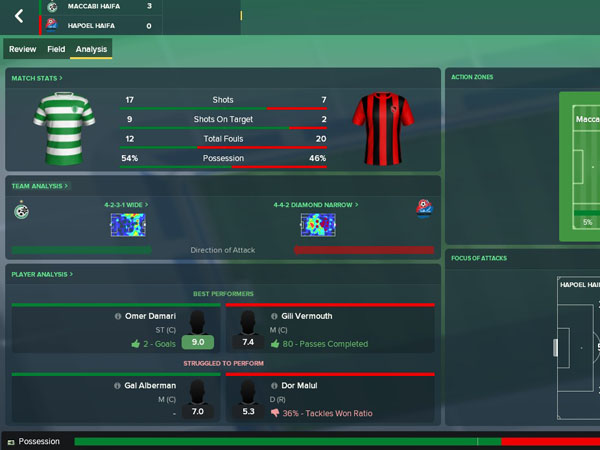The height and width of the screenshot is (450, 600).
Task: Click the Maccabi Haifa heat map thumbnail
Action: tap(127, 225)
